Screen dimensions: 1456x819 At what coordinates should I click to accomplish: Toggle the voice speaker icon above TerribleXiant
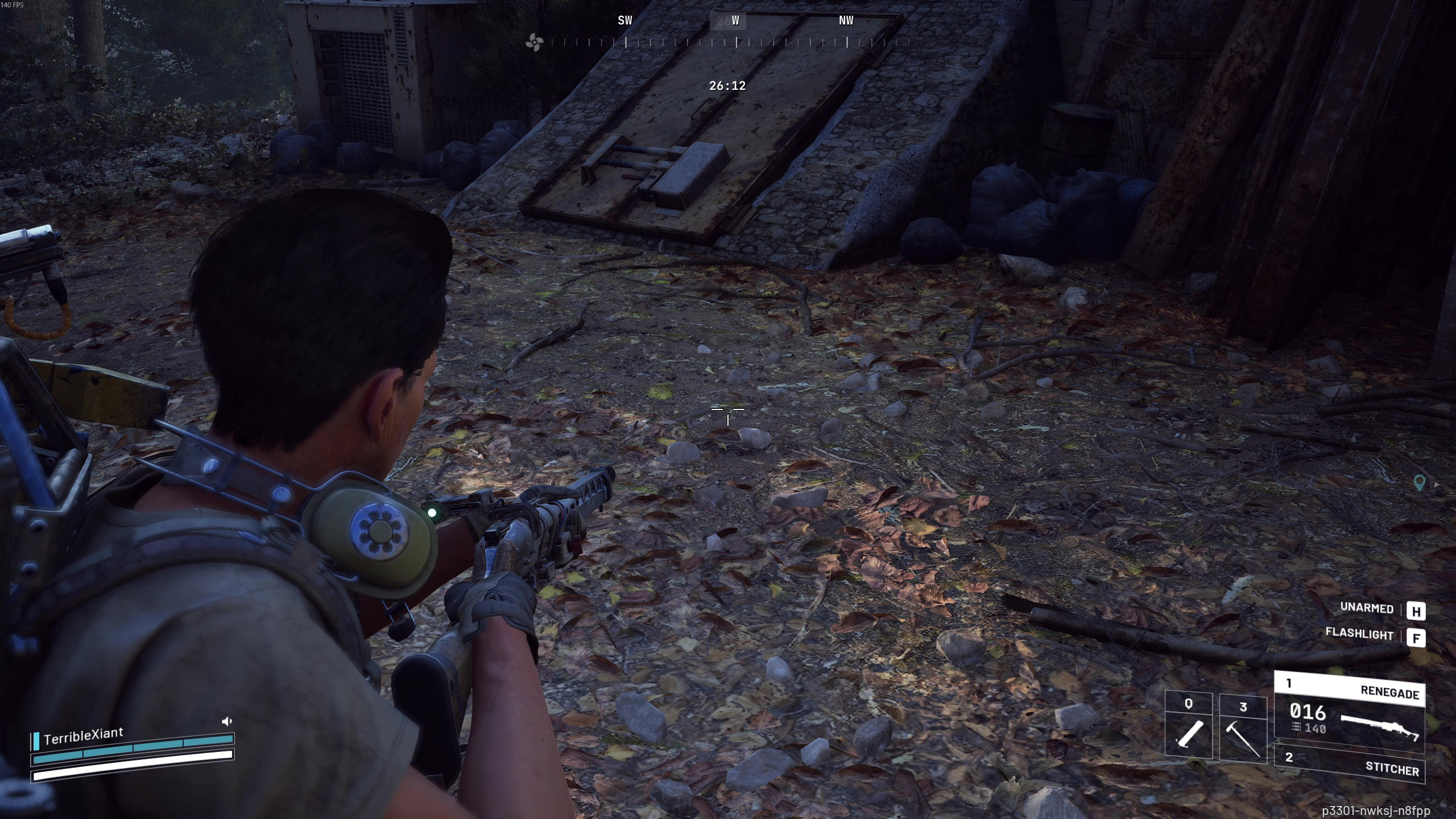(227, 721)
